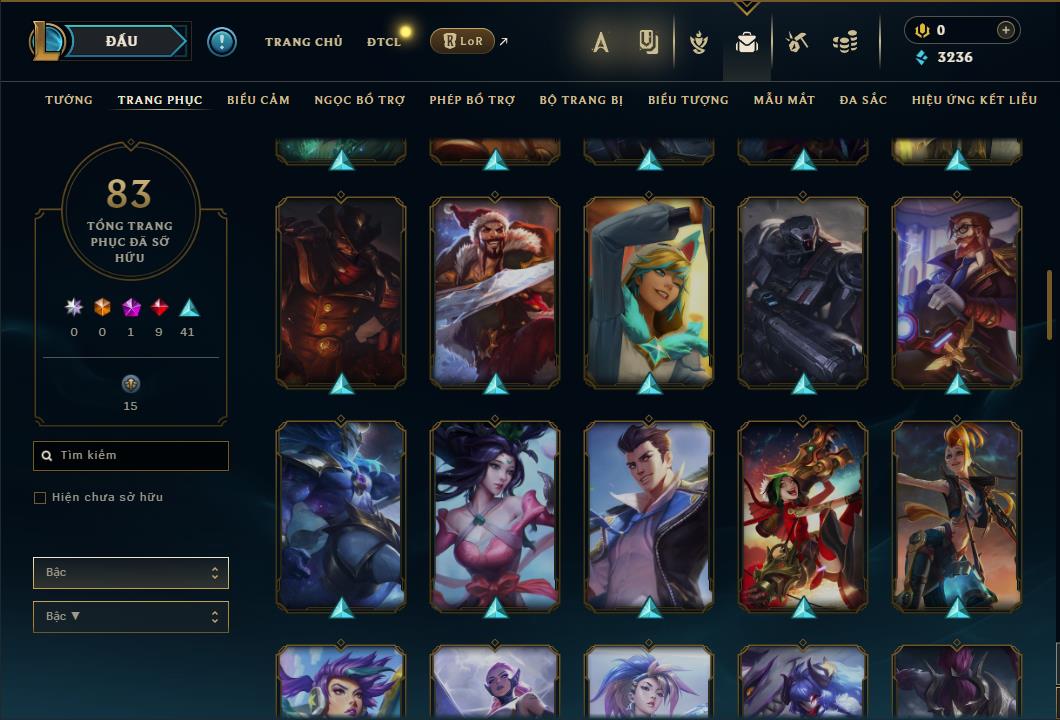Click the ĐẤU play button
Image resolution: width=1060 pixels, height=720 pixels.
pyautogui.click(x=122, y=41)
